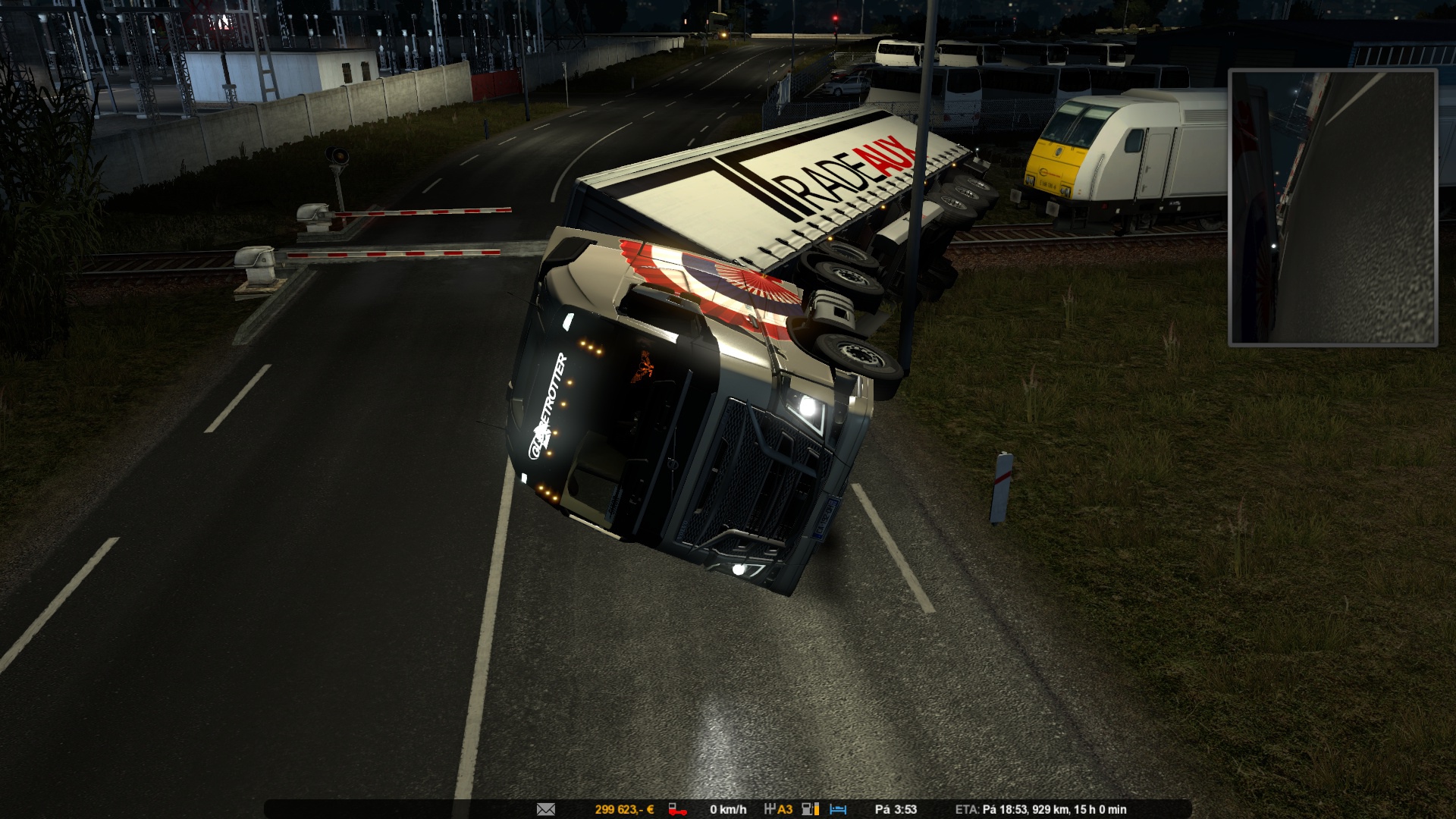Select the fuel pump indicator icon
Image resolution: width=1456 pixels, height=819 pixels.
click(x=810, y=809)
